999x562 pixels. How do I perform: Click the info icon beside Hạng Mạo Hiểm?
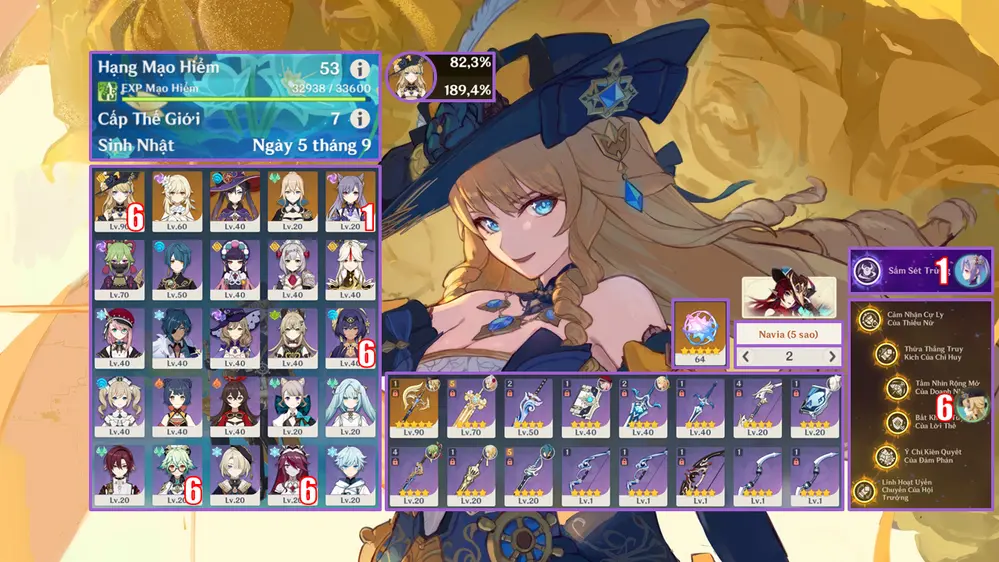359,70
